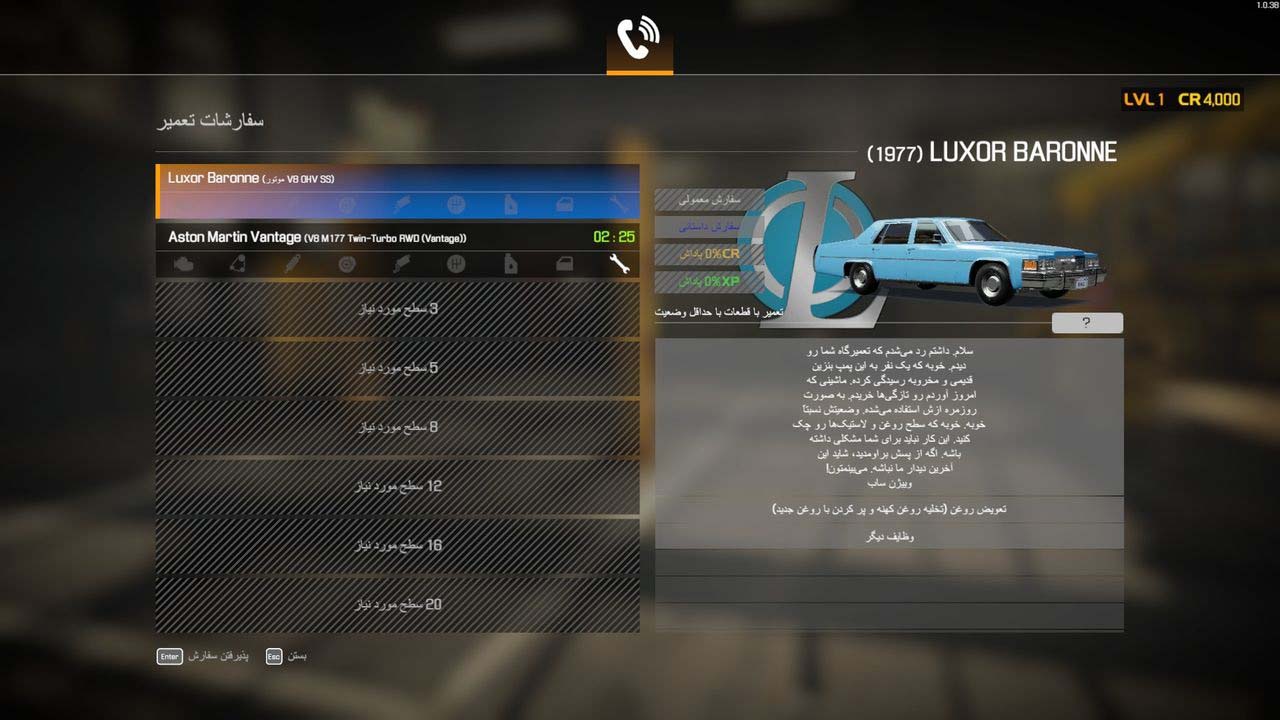Screen dimensions: 1280x720
Task: Choose the locked level 3 order row
Action: 397,309
